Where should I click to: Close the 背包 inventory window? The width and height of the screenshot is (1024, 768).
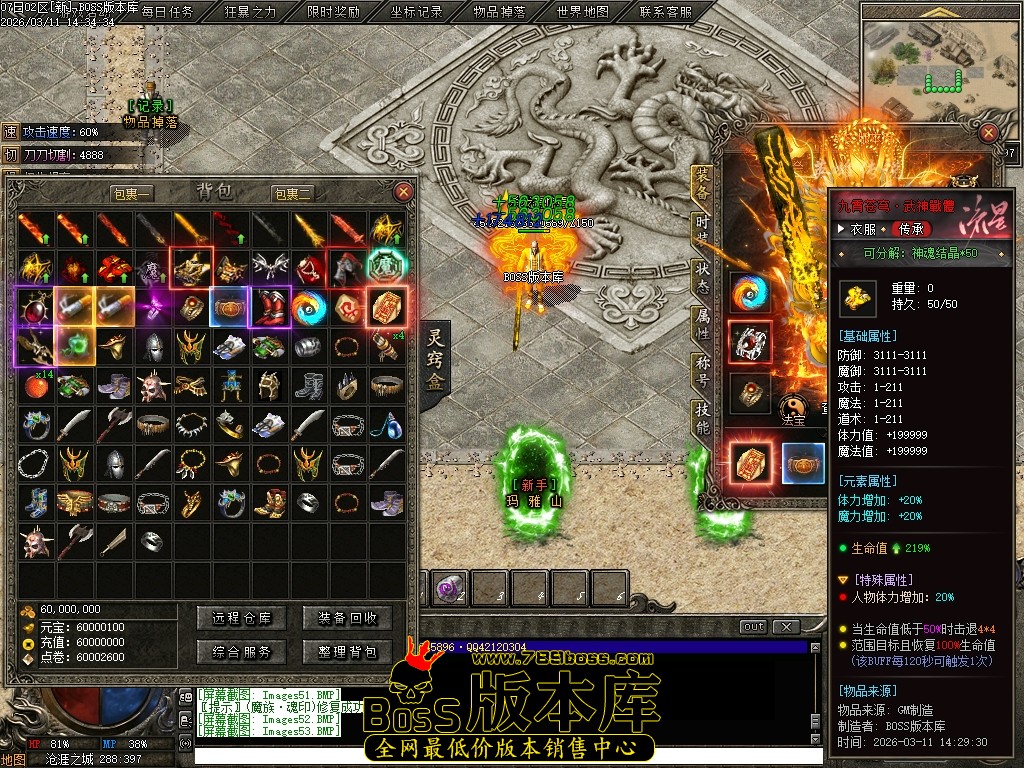coord(403,191)
